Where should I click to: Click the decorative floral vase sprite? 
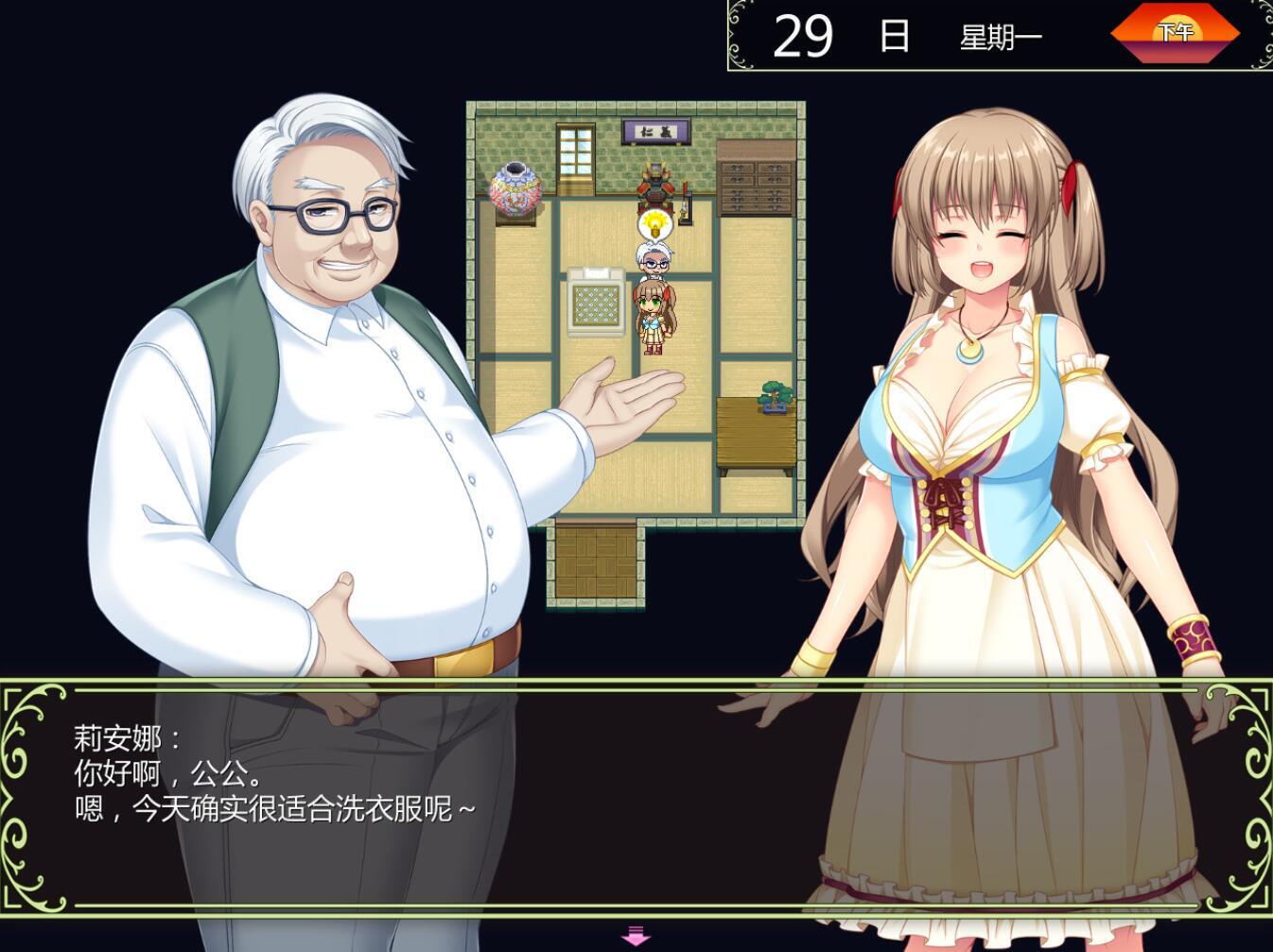pos(515,187)
